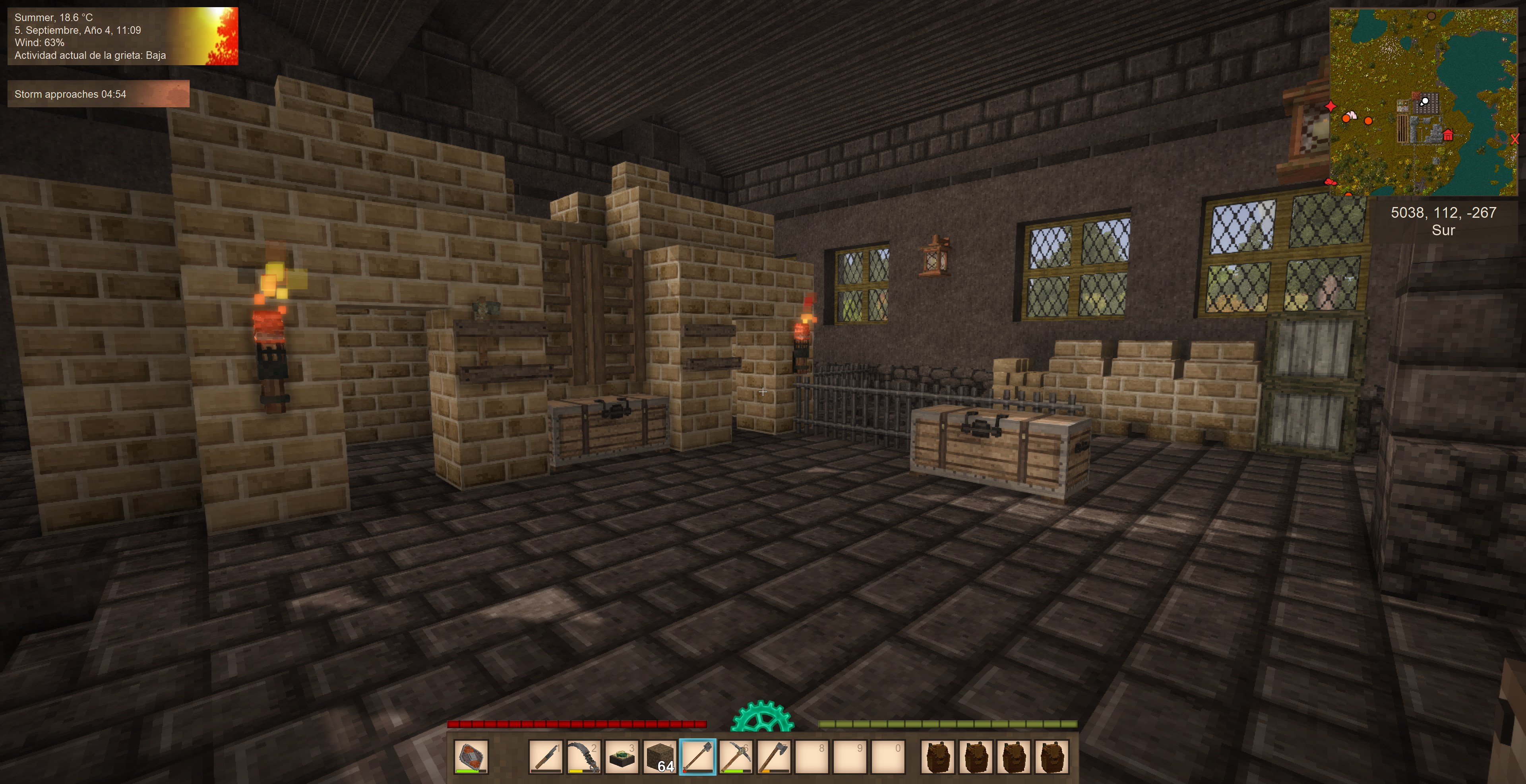Click the weather and date info panel

tap(123, 36)
